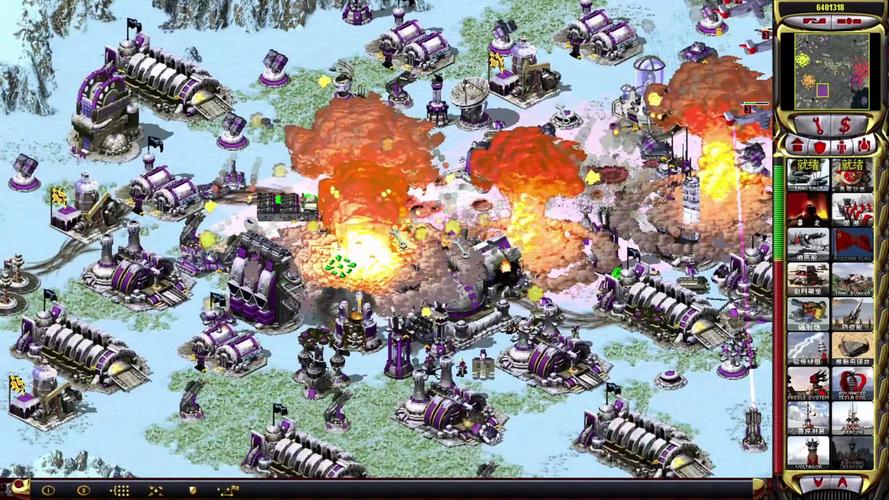Toggle the waypoint planning mode button
Image resolution: width=889 pixels, height=500 pixels.
point(228,490)
